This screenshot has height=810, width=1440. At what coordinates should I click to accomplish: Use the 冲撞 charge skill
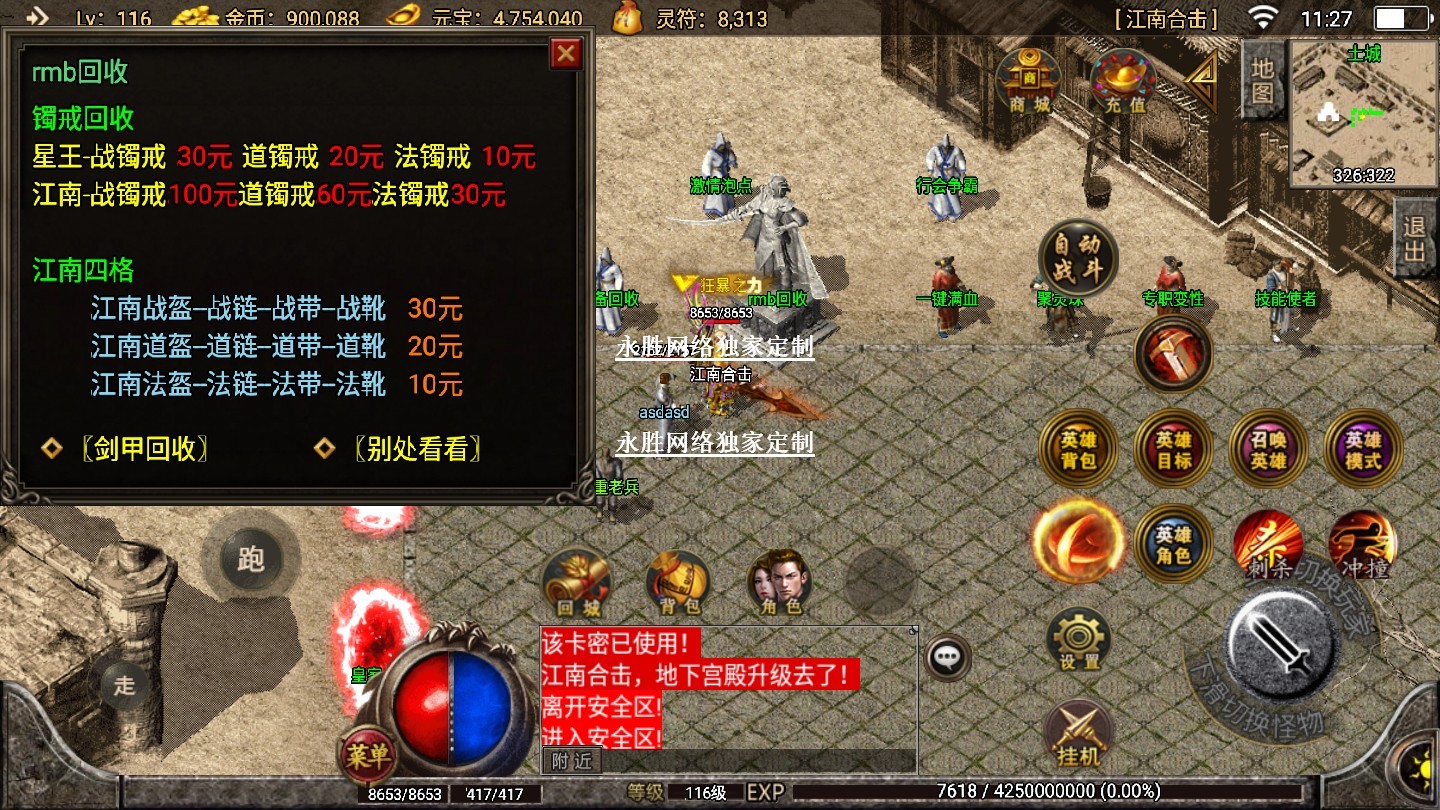[x=1362, y=543]
